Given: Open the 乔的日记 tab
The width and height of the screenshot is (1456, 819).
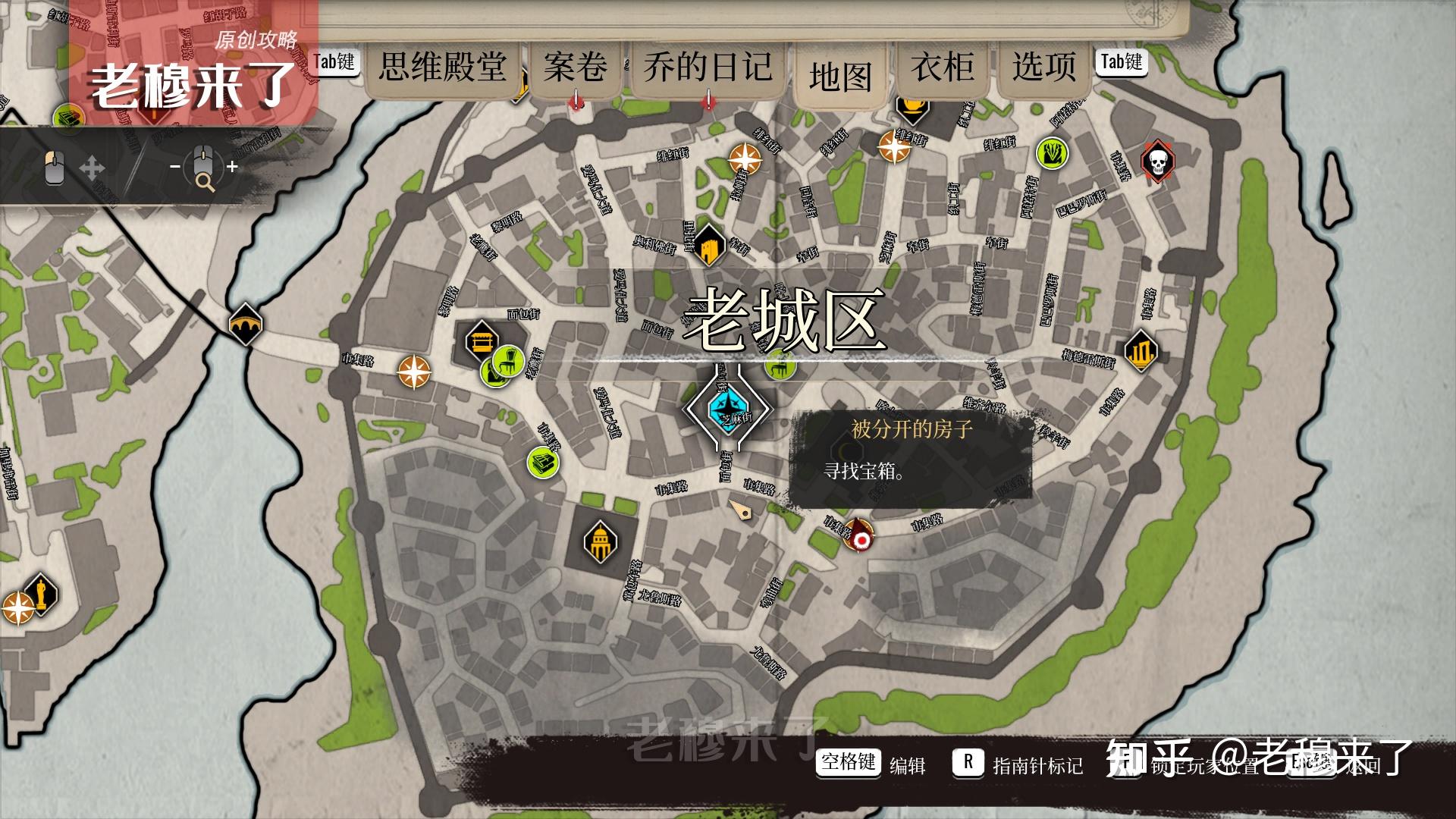Looking at the screenshot, I should [708, 67].
